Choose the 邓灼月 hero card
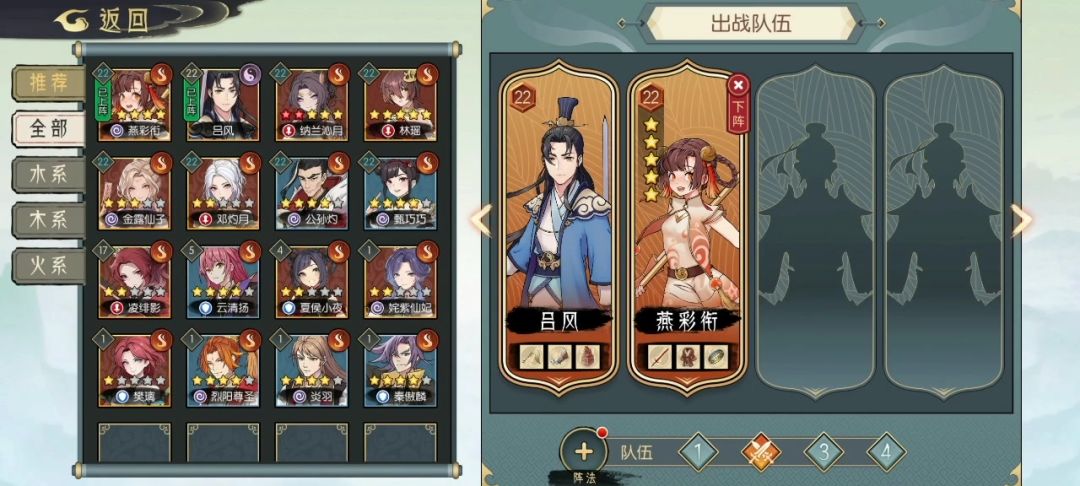The width and height of the screenshot is (1080, 486). (x=222, y=193)
